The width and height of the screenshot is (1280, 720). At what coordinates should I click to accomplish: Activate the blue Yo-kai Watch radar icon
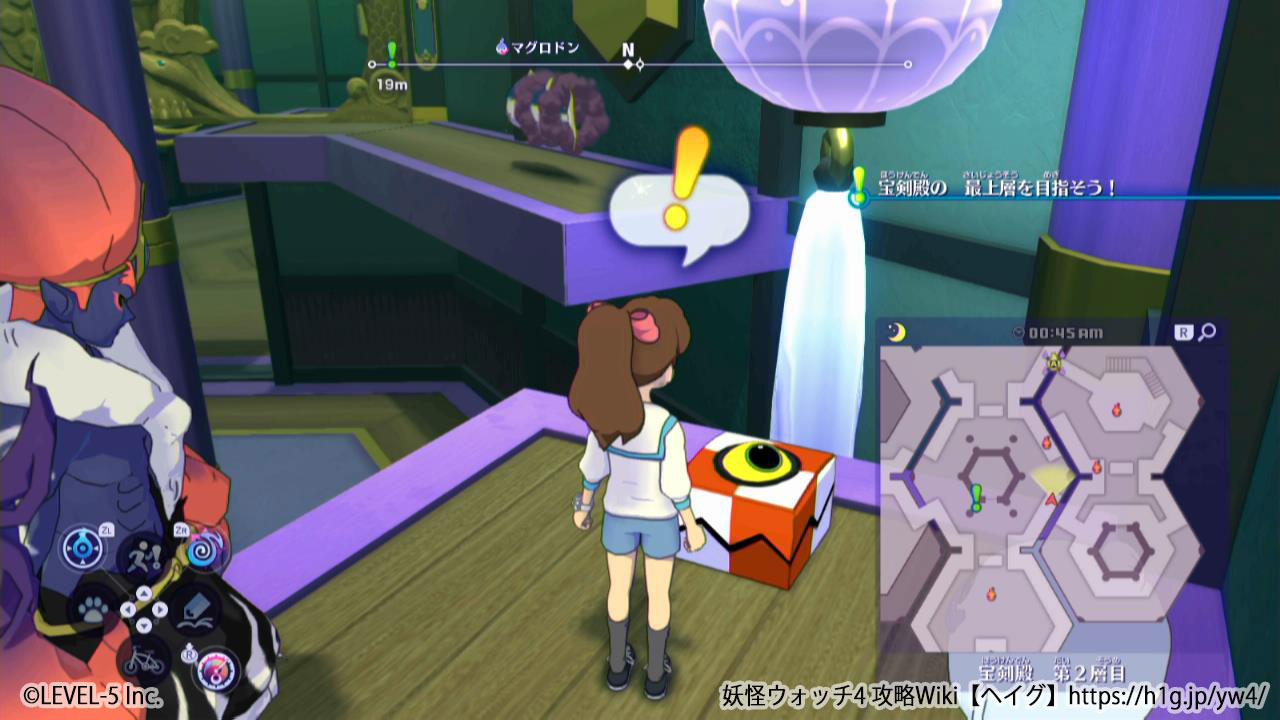tap(84, 548)
